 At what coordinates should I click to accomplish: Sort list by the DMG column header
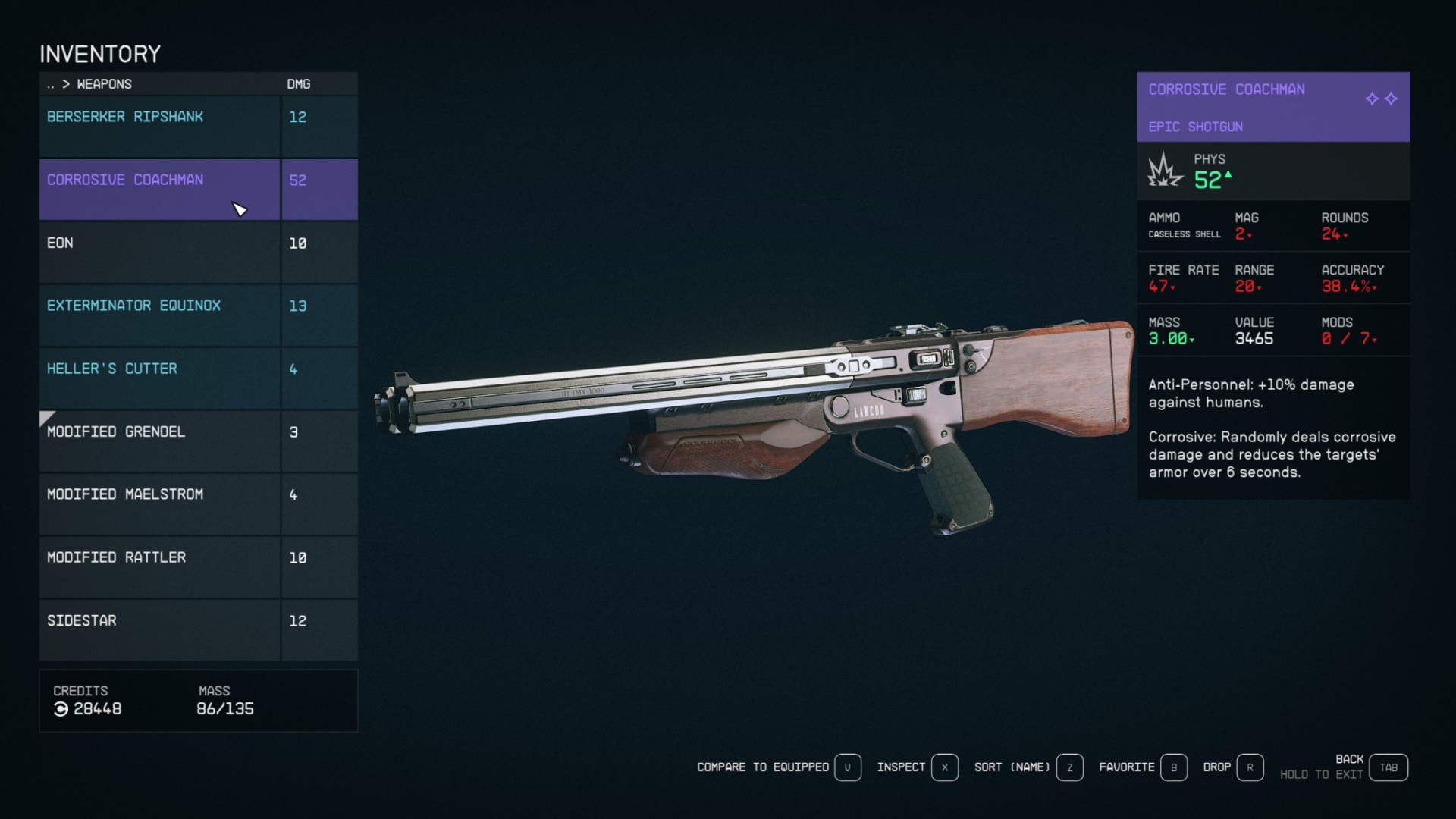(298, 84)
